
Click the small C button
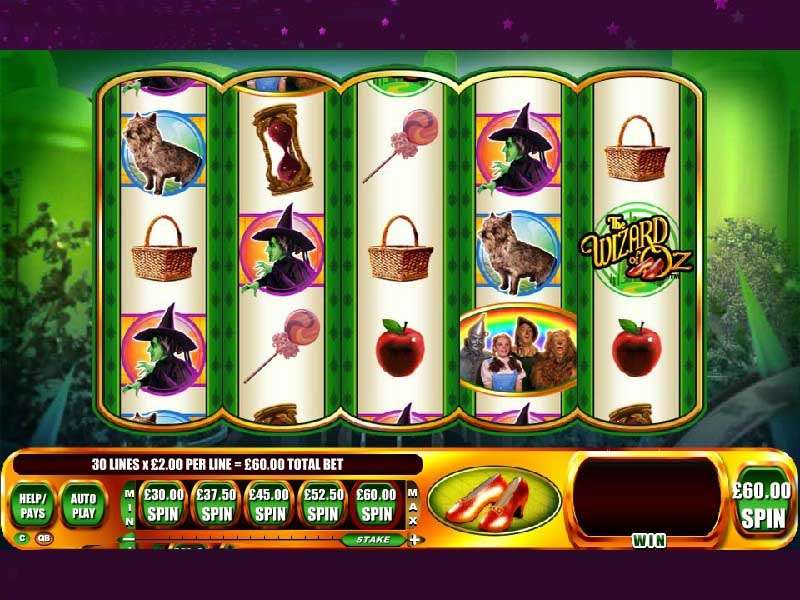click(21, 538)
